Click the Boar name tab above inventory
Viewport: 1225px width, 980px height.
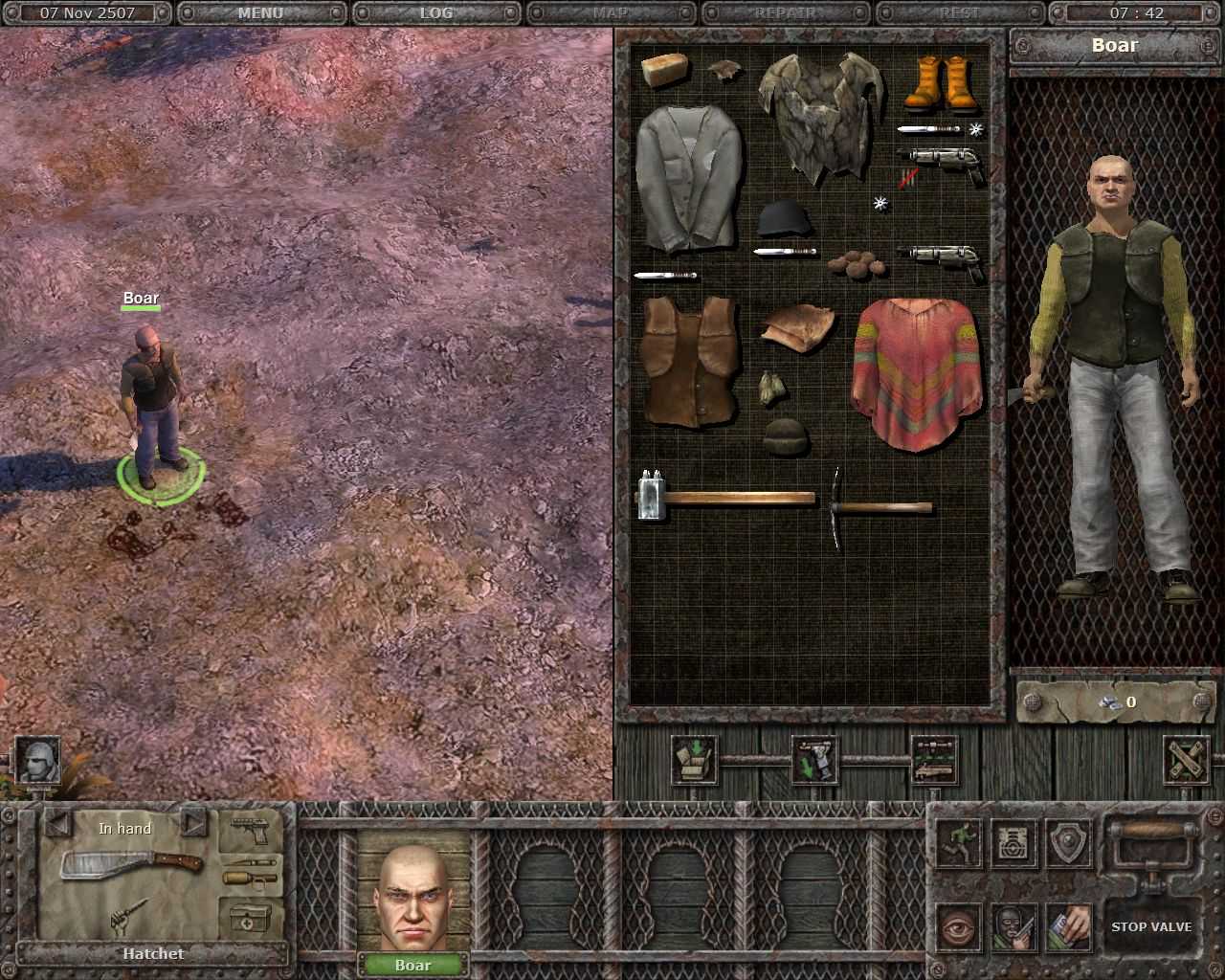click(x=1115, y=45)
